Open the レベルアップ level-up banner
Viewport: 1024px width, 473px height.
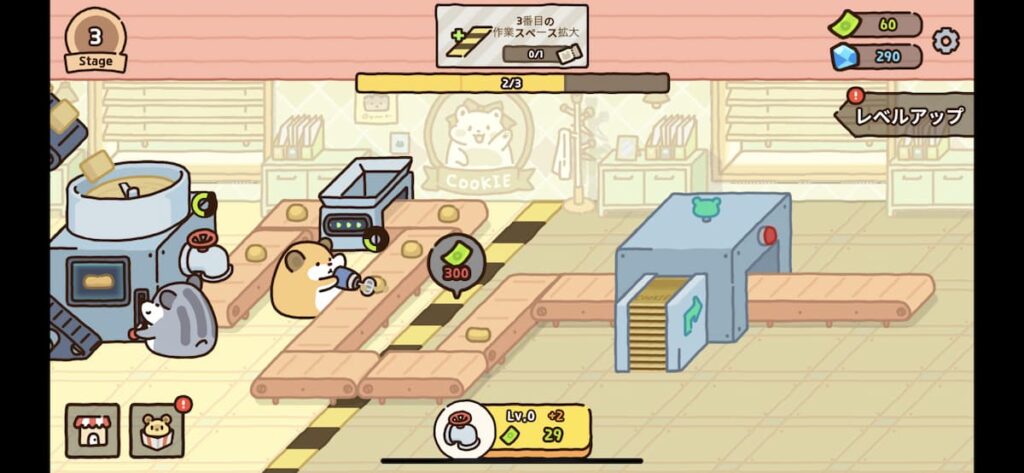(907, 116)
